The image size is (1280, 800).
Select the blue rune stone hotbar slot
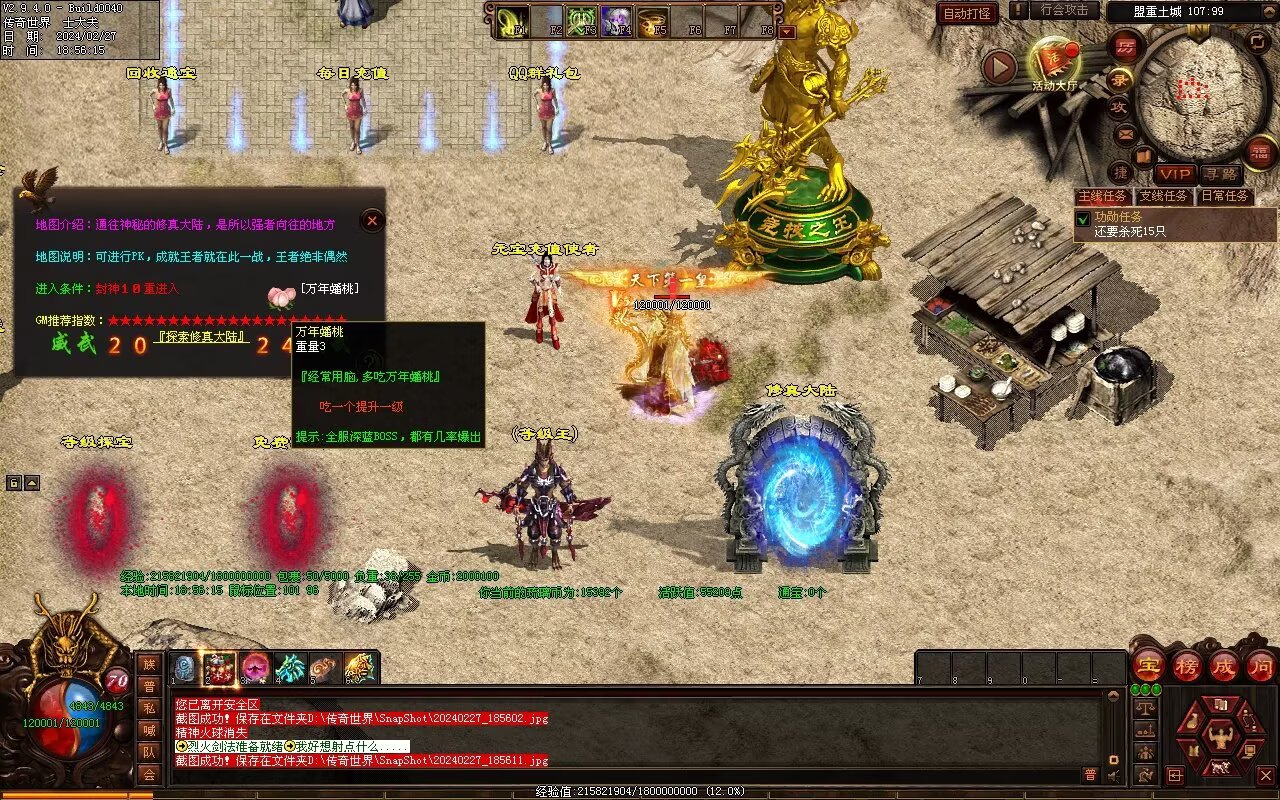[x=185, y=667]
